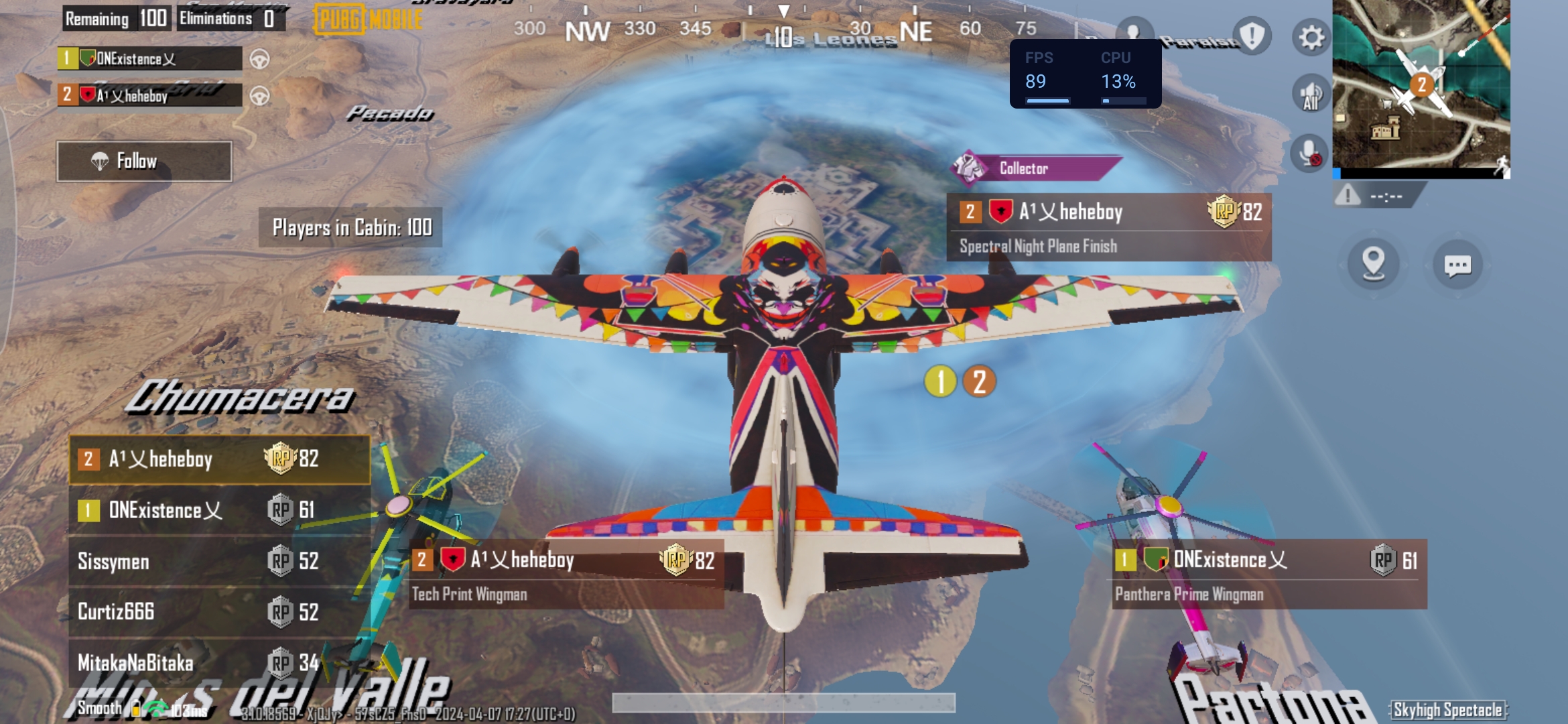Click the FPS and CPU performance overlay

pos(1085,73)
